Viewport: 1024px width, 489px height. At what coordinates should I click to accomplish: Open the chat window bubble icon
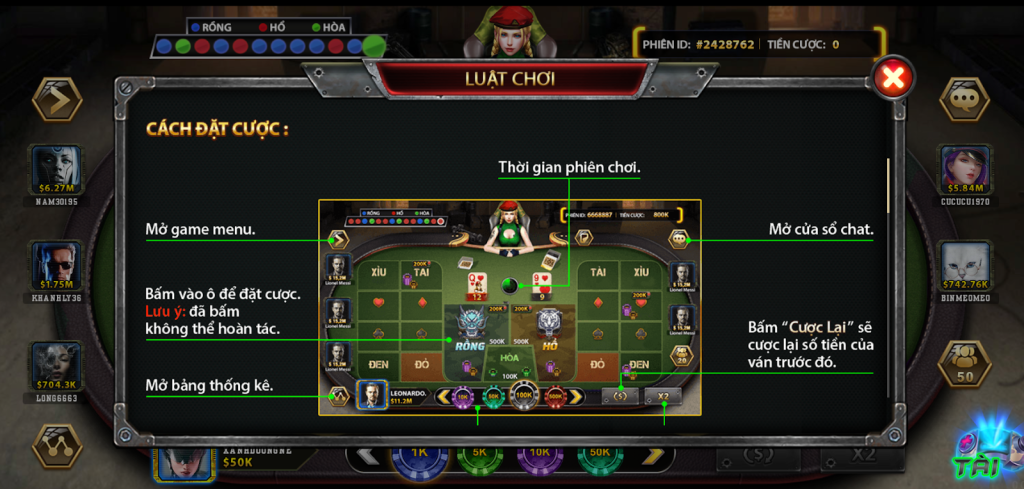(965, 99)
